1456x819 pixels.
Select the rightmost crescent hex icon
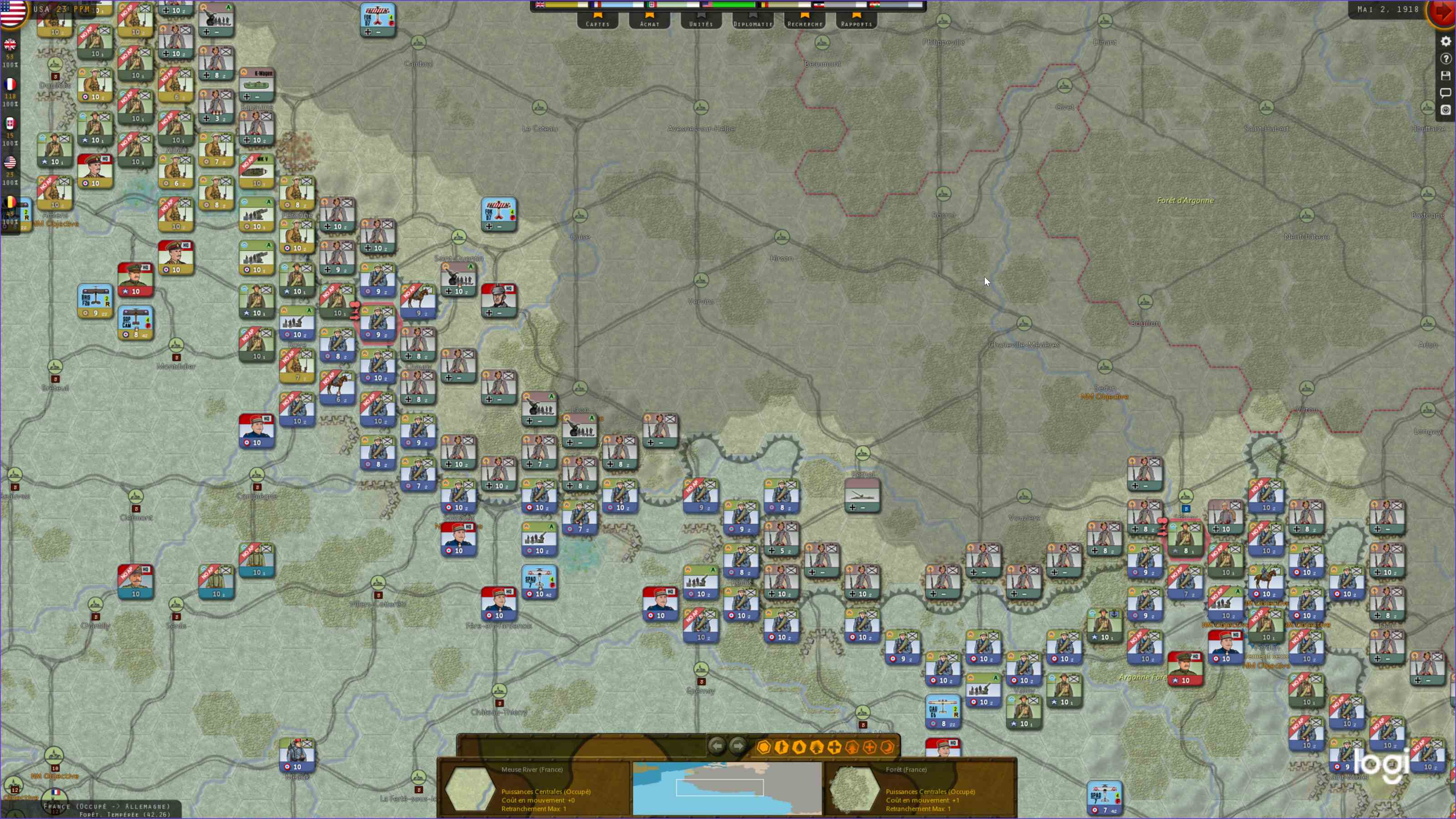(x=887, y=747)
